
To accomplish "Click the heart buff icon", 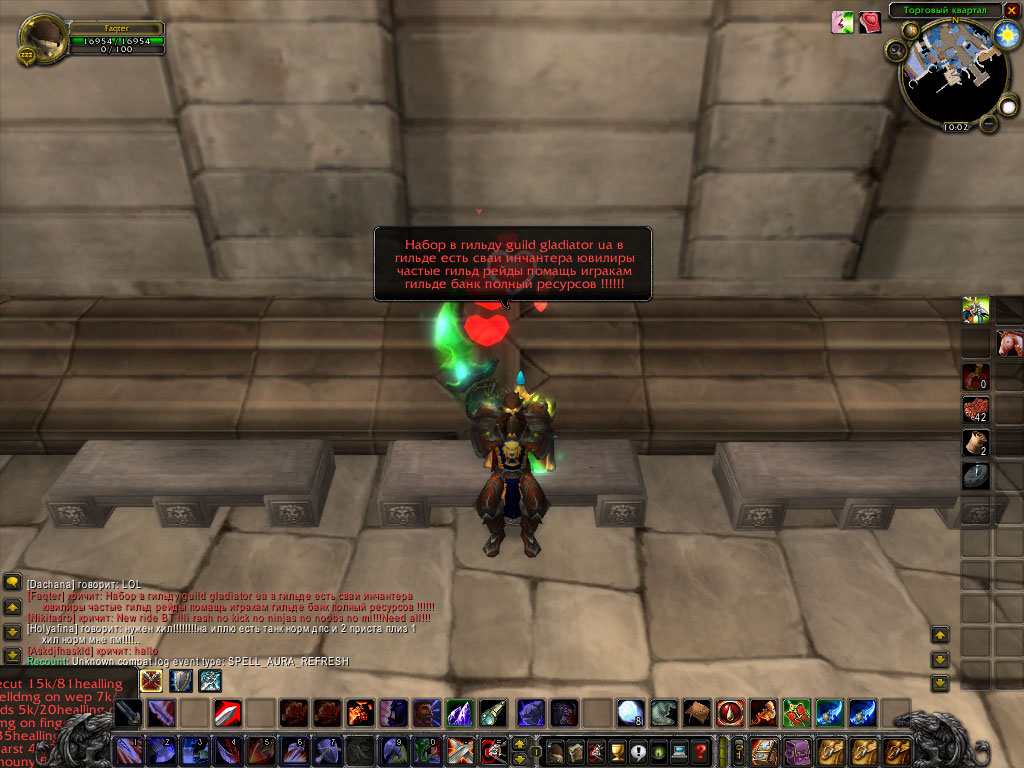I will [871, 22].
